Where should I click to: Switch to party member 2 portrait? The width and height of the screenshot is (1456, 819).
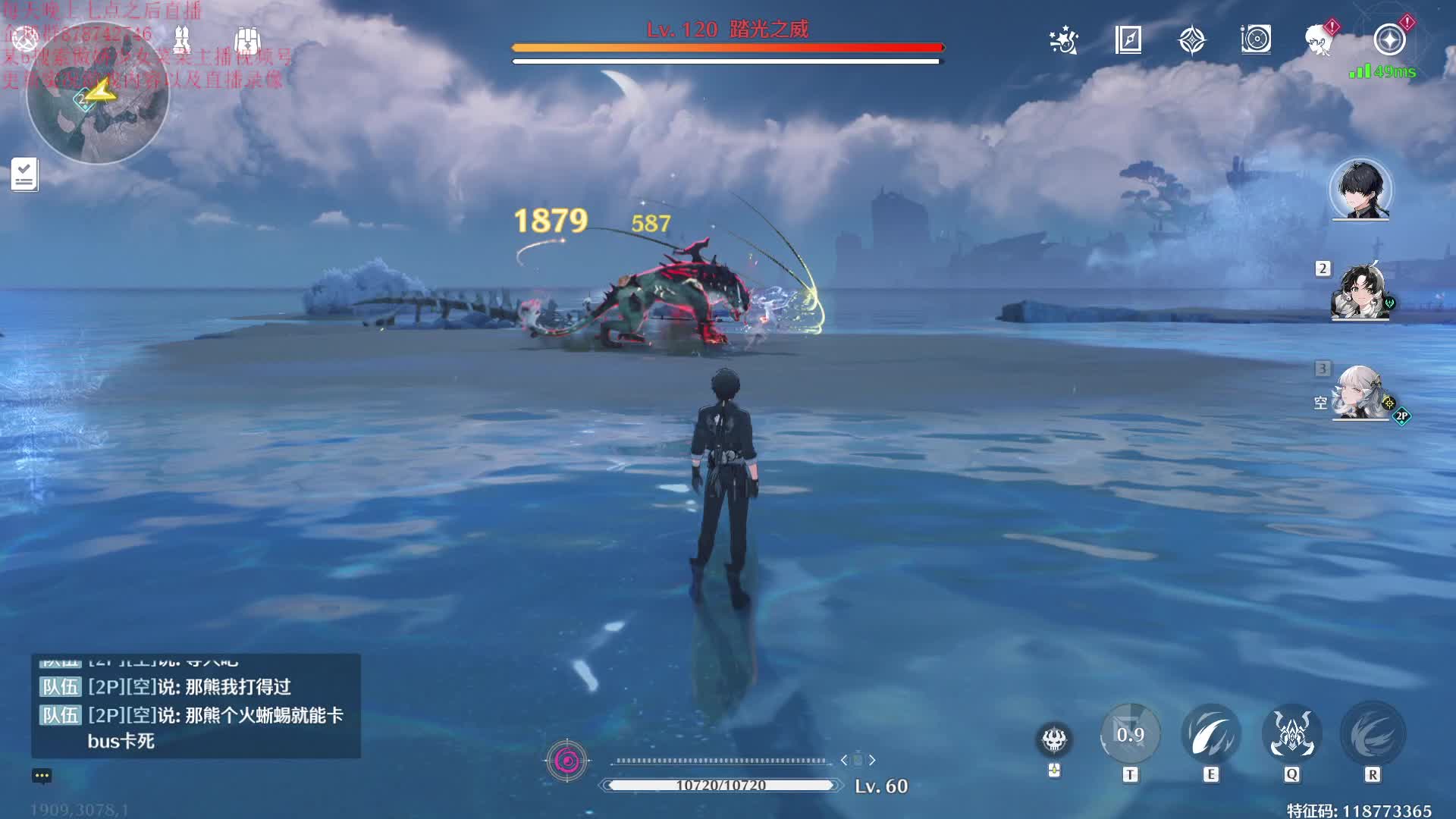click(1360, 292)
